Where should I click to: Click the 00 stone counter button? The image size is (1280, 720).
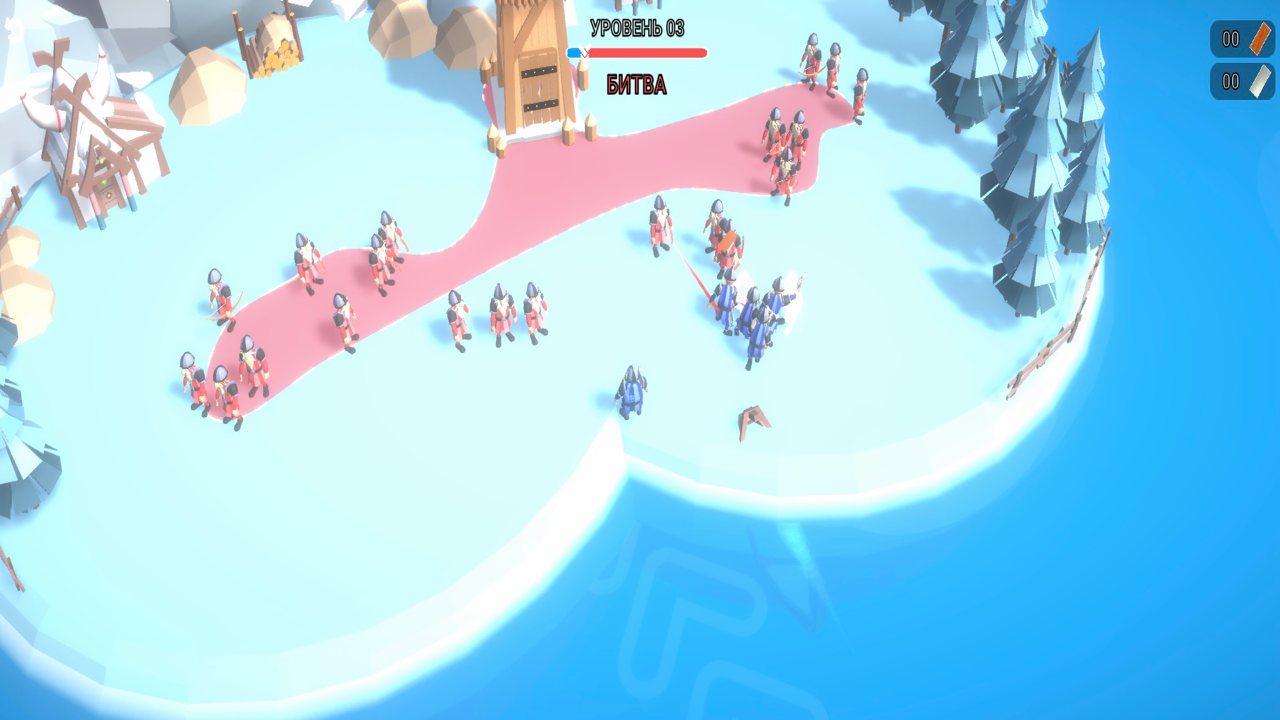[1228, 81]
